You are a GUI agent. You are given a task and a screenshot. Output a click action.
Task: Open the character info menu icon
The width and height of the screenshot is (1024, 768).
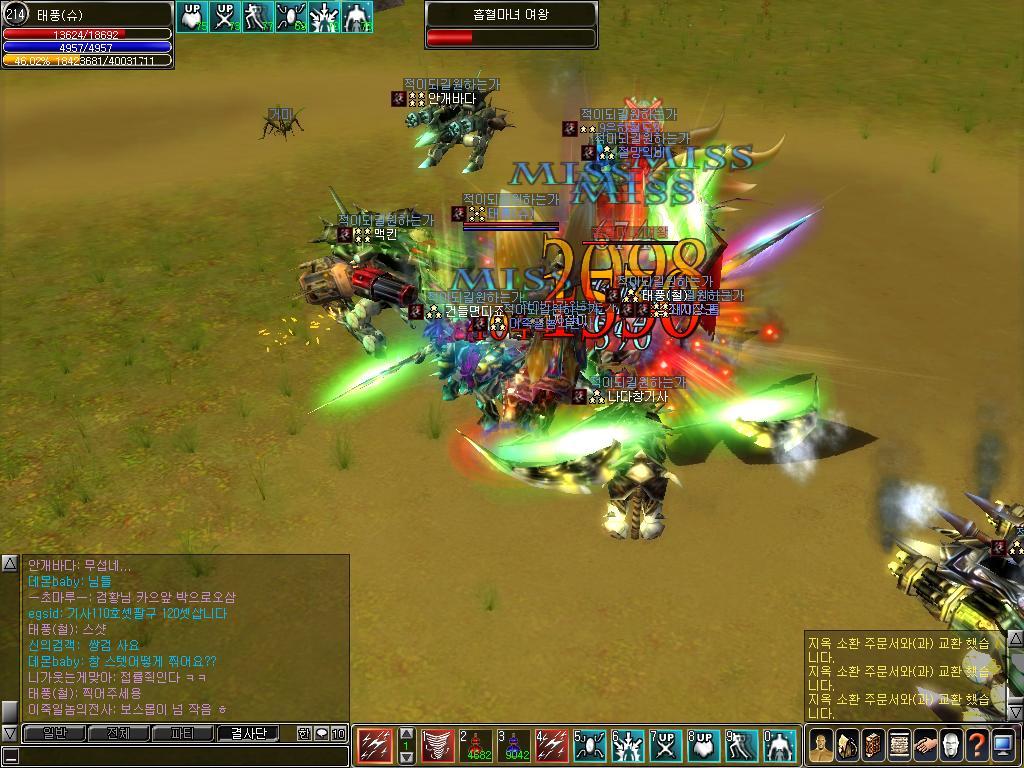click(x=821, y=745)
